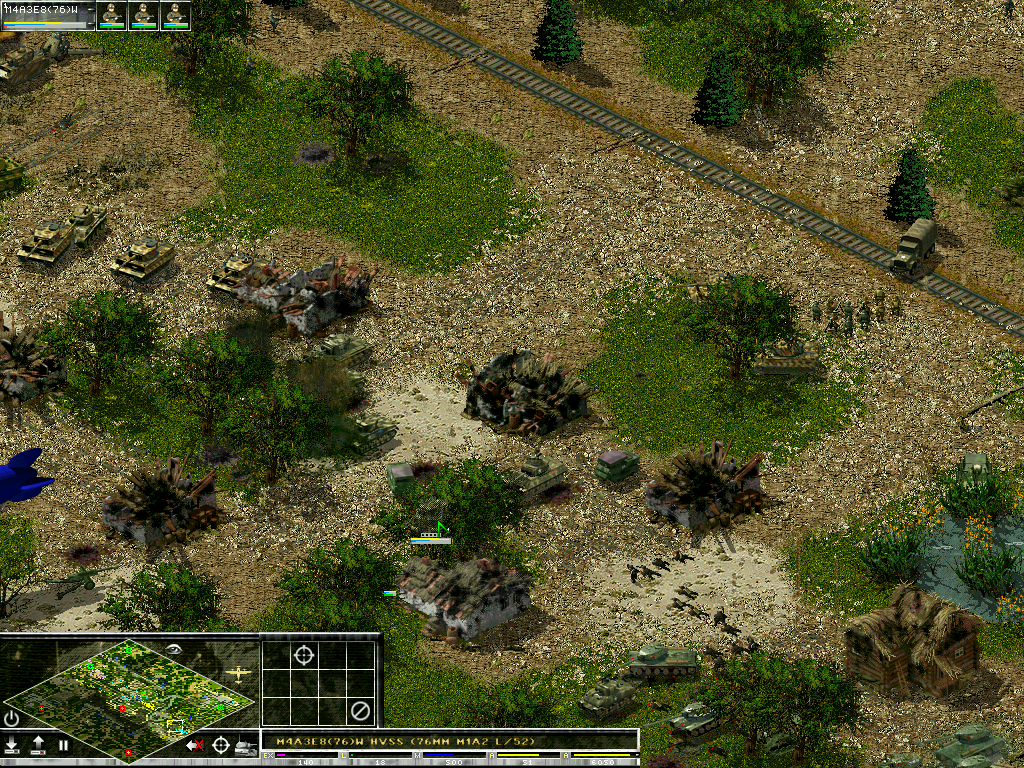
Task: Select the M4A3E8(76)W unit group panel
Action: point(48,14)
